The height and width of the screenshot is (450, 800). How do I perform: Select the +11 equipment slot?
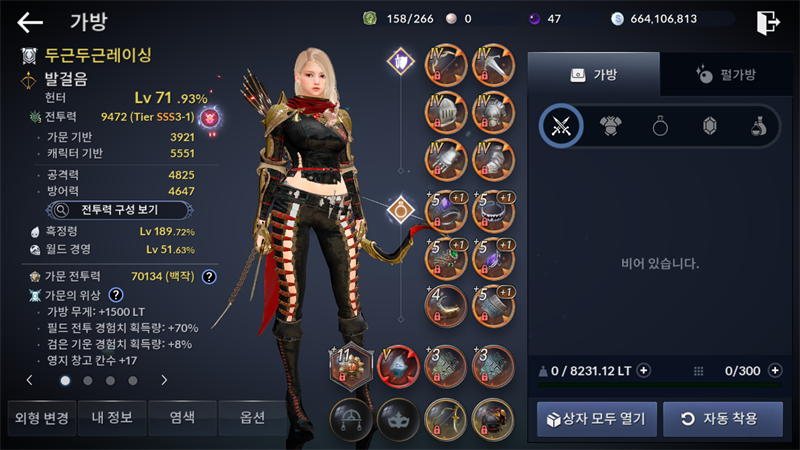click(x=350, y=367)
